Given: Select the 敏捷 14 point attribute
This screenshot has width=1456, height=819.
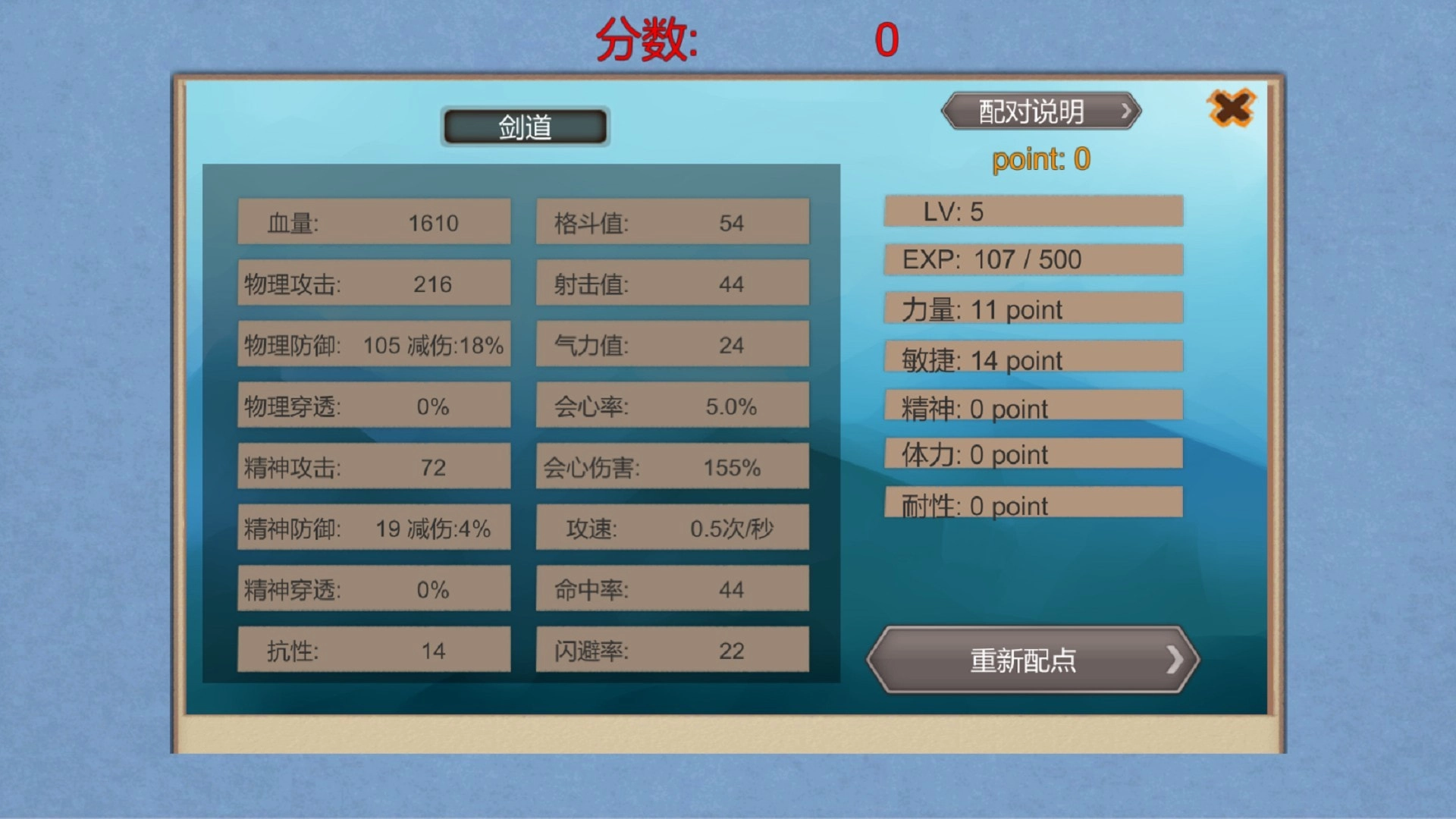Looking at the screenshot, I should [1032, 358].
